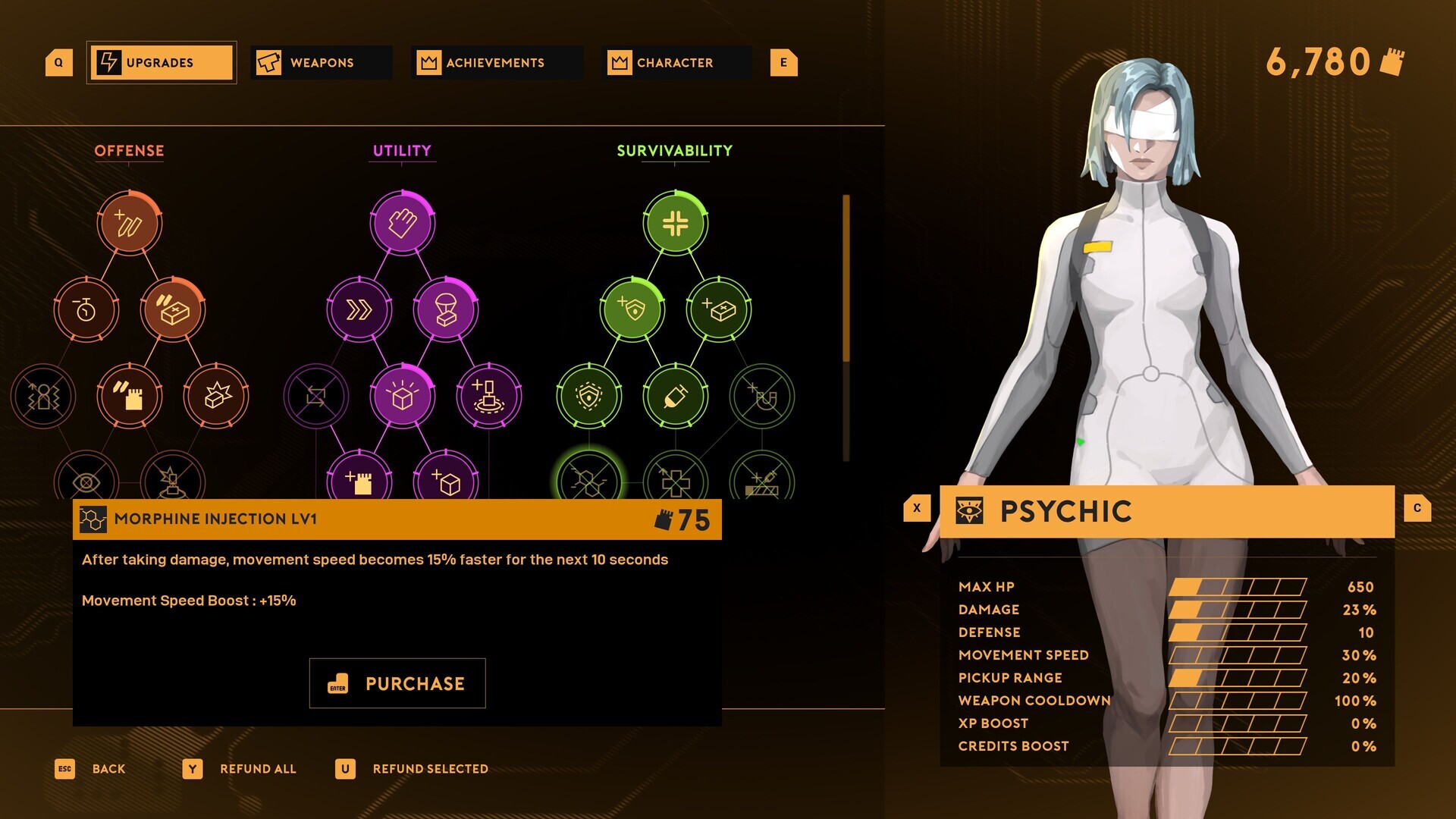Select the drone upgrade in Utility tree
1456x819 pixels.
[489, 395]
